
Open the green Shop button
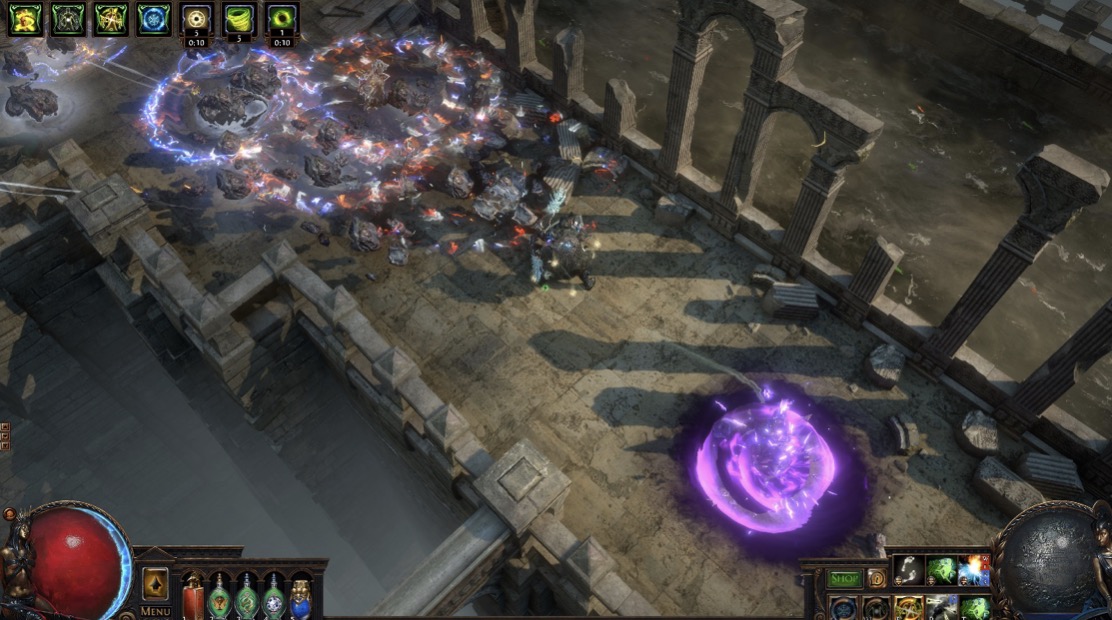click(844, 578)
